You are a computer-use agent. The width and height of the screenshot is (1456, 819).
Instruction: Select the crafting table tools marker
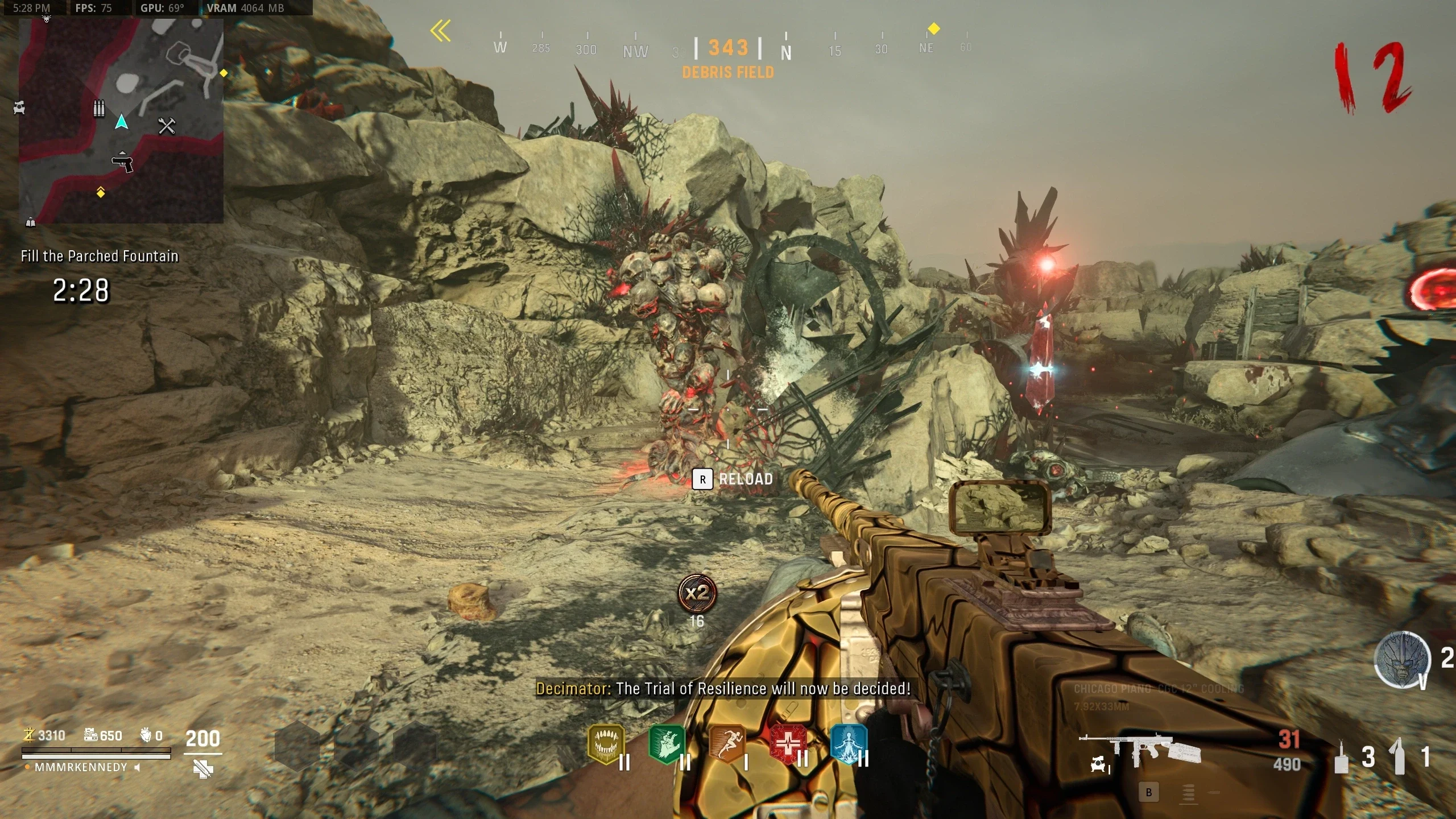(167, 126)
